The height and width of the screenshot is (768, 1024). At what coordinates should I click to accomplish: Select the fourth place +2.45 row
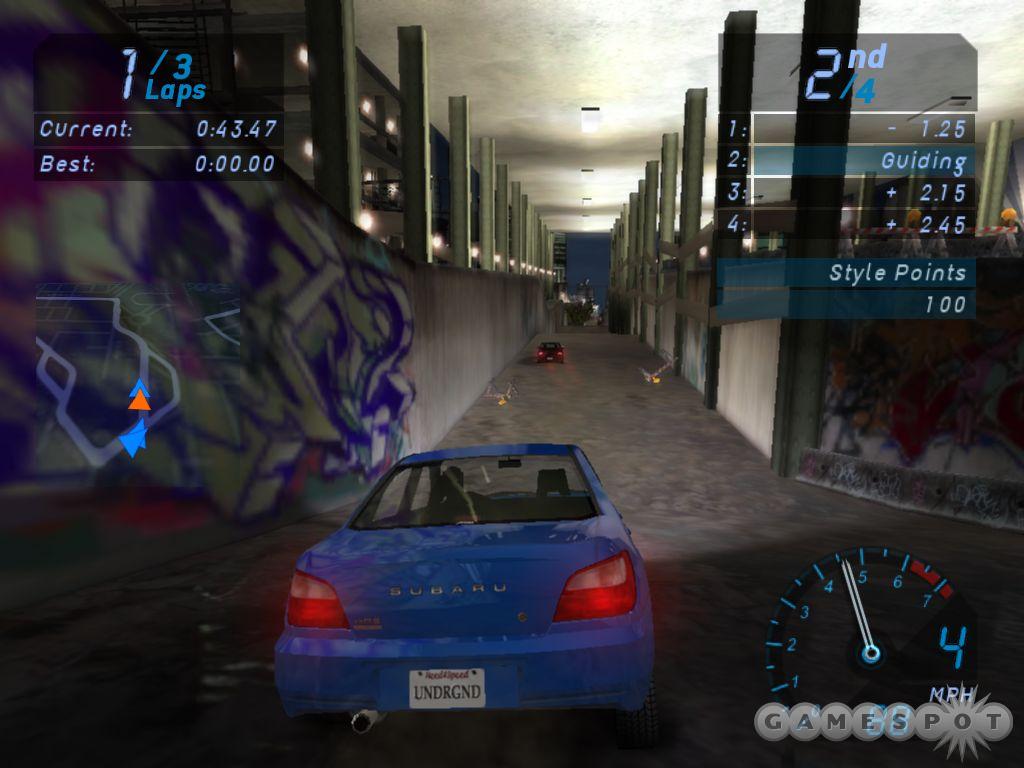847,224
